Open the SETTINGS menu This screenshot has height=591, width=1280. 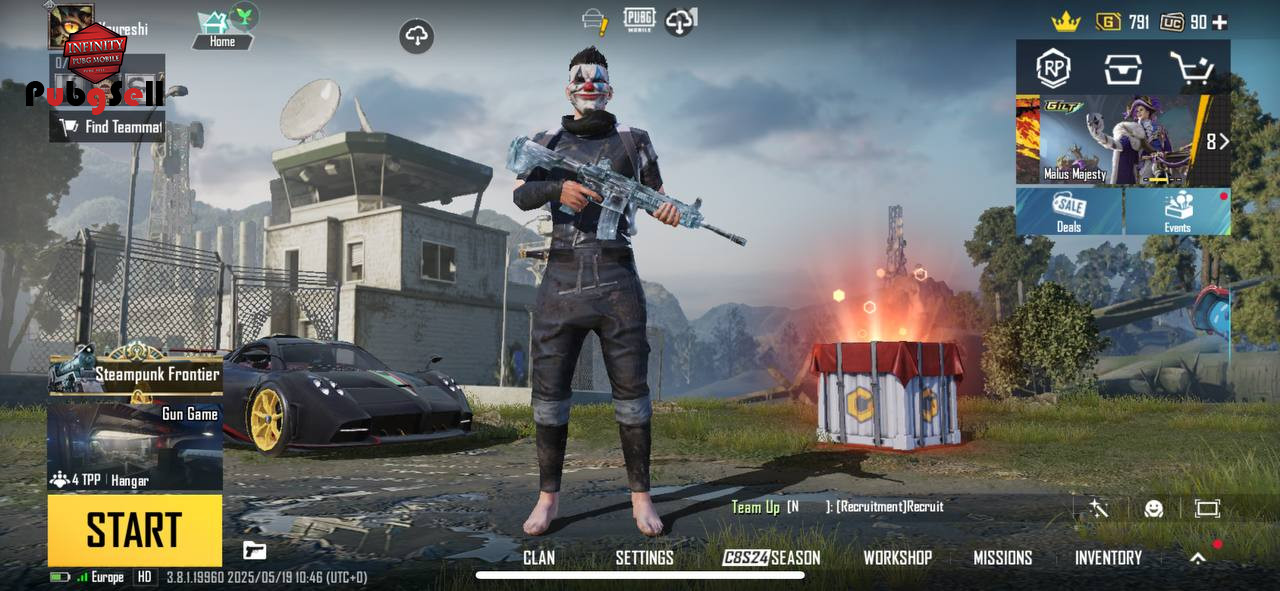pyautogui.click(x=644, y=558)
